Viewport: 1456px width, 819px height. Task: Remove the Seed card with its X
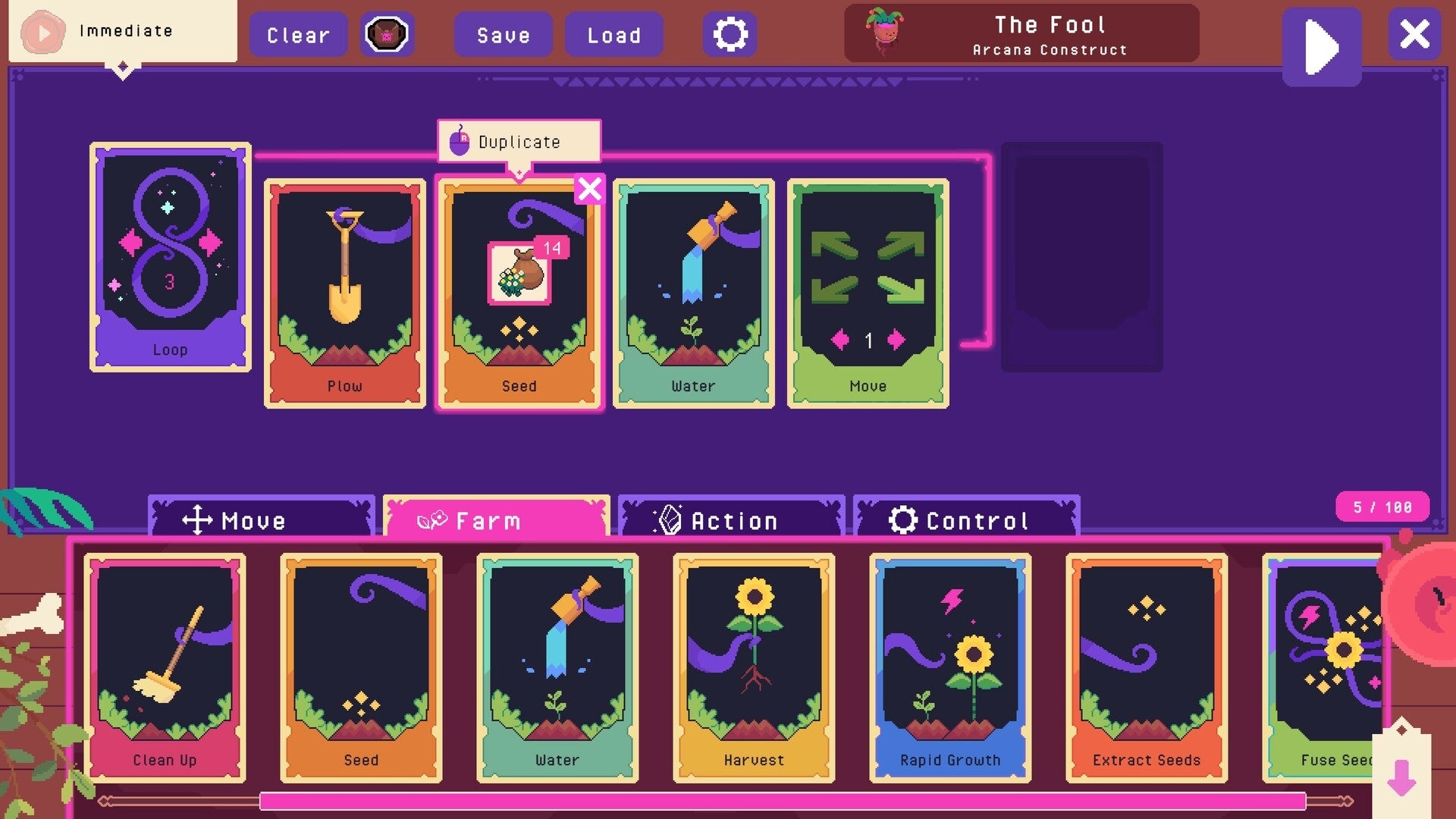[x=589, y=190]
